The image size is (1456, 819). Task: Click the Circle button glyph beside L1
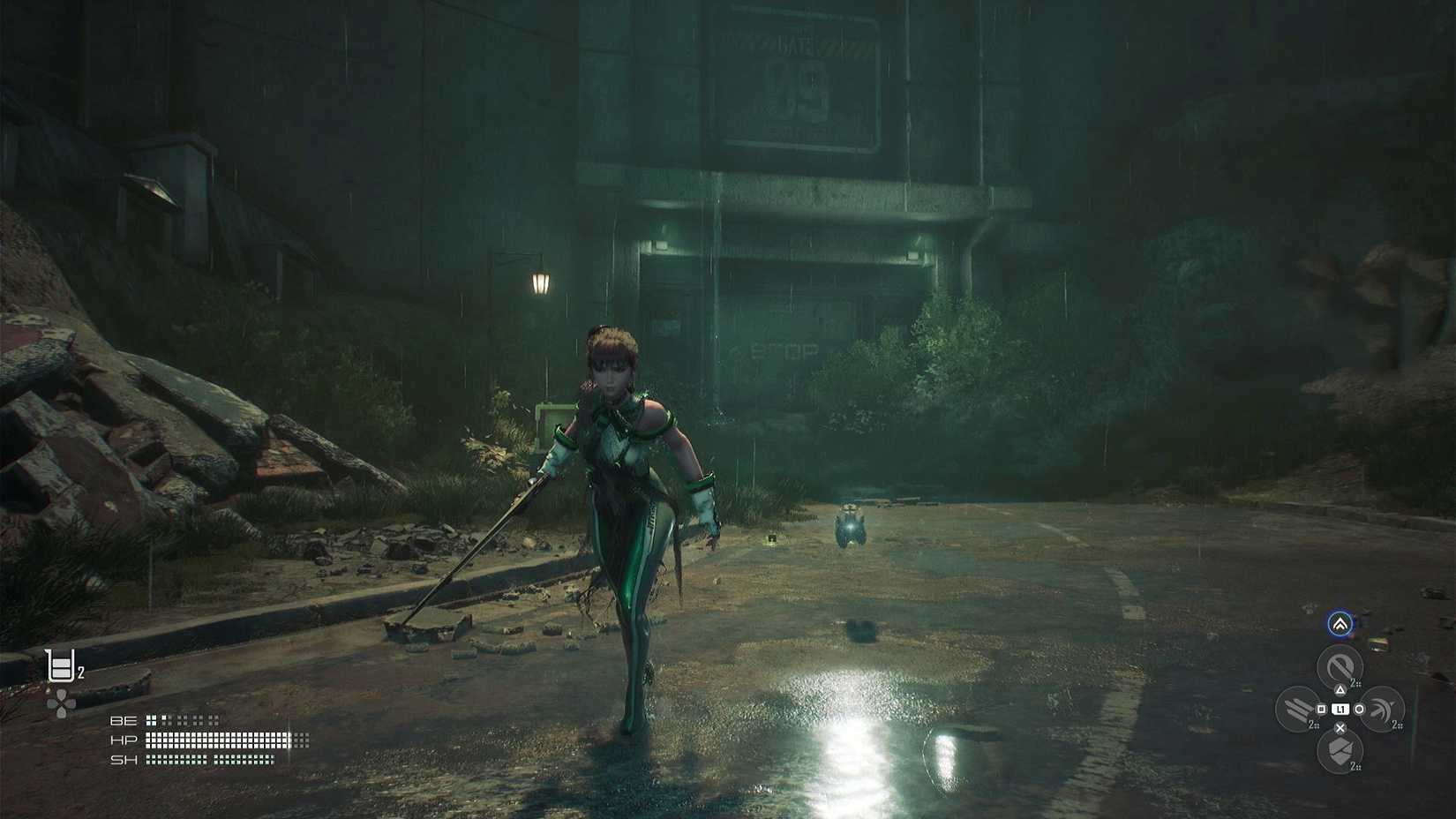1360,709
